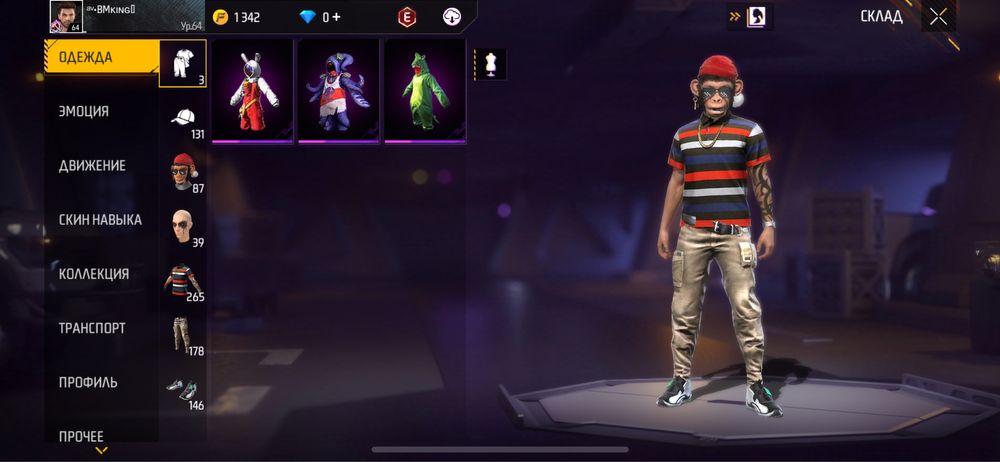Select the purple hooded costume
This screenshot has height=462, width=1000.
tap(338, 91)
